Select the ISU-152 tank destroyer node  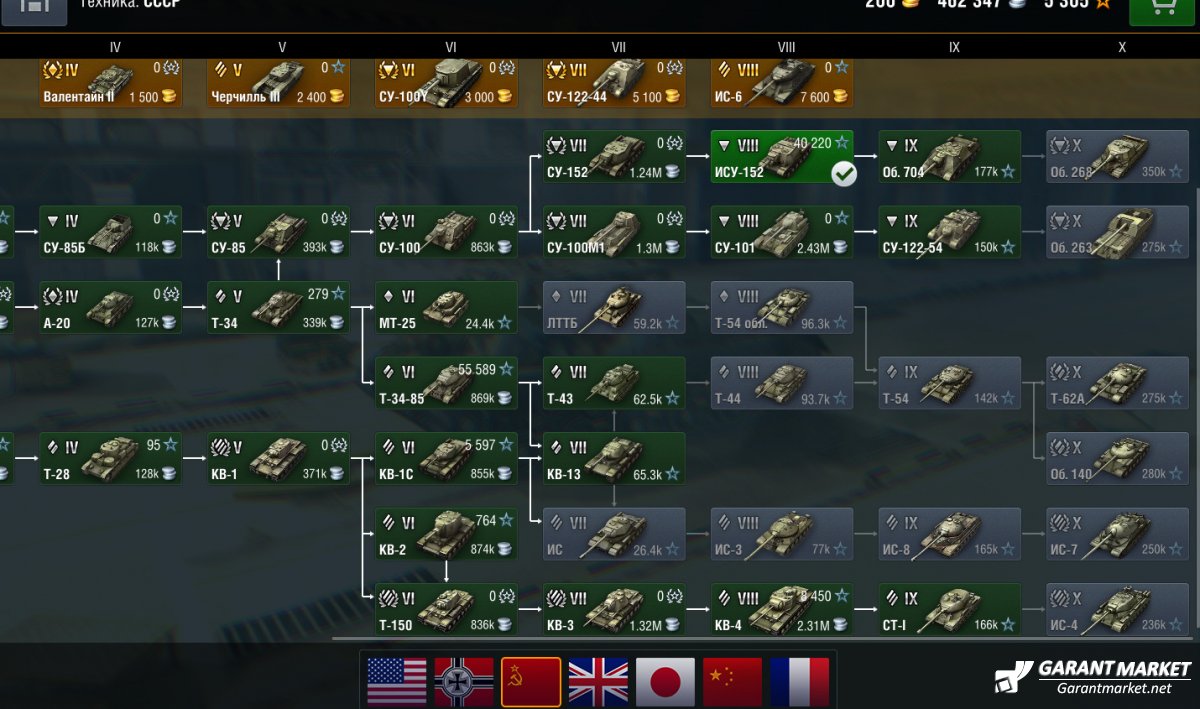(781, 157)
